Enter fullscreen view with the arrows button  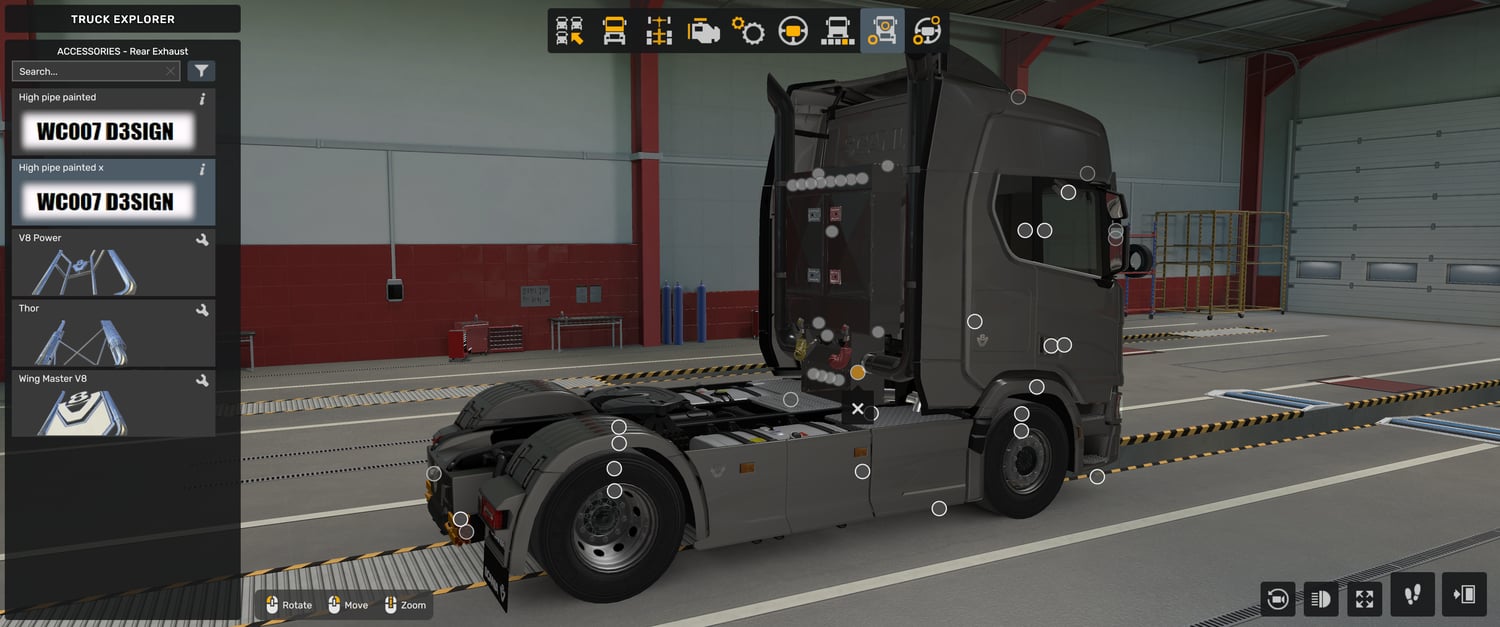click(x=1365, y=598)
